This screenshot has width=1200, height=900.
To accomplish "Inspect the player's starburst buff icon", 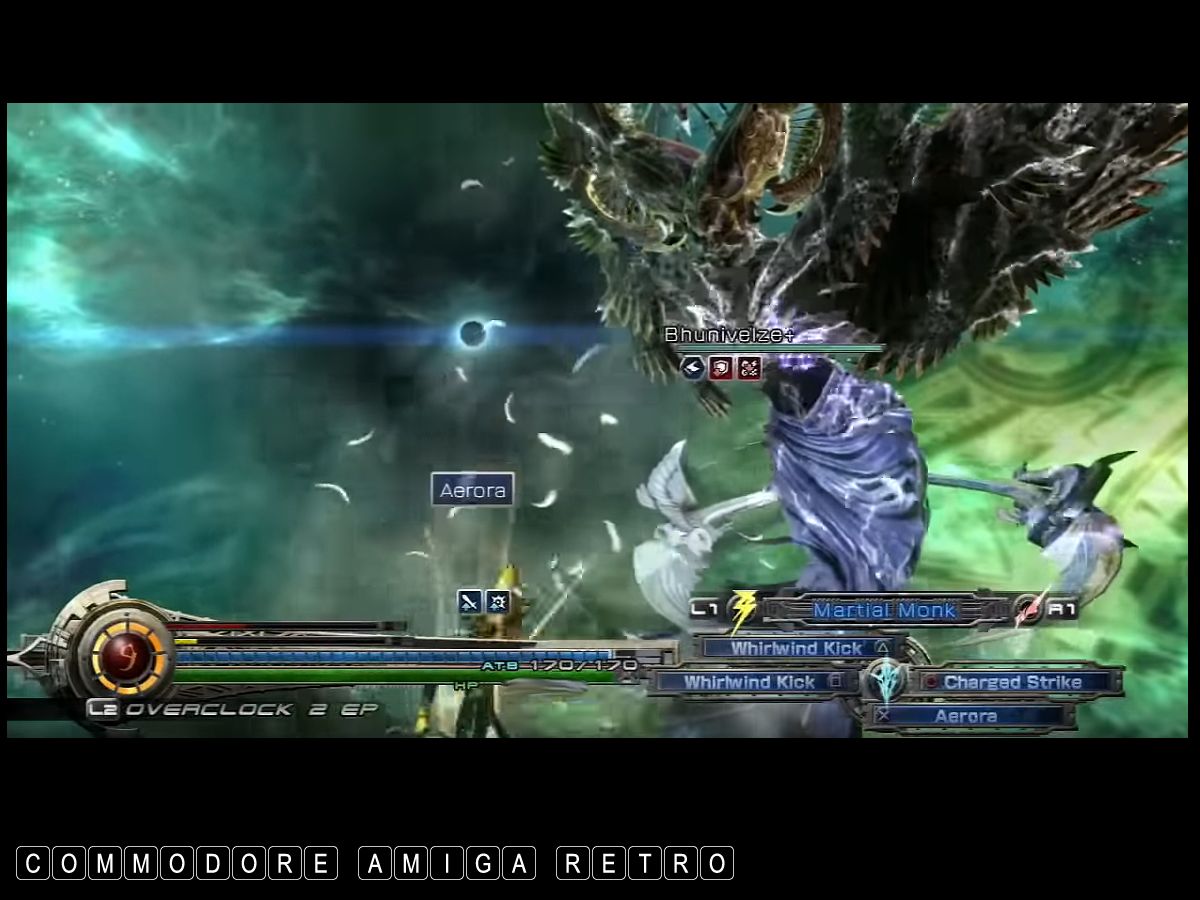I will 497,601.
